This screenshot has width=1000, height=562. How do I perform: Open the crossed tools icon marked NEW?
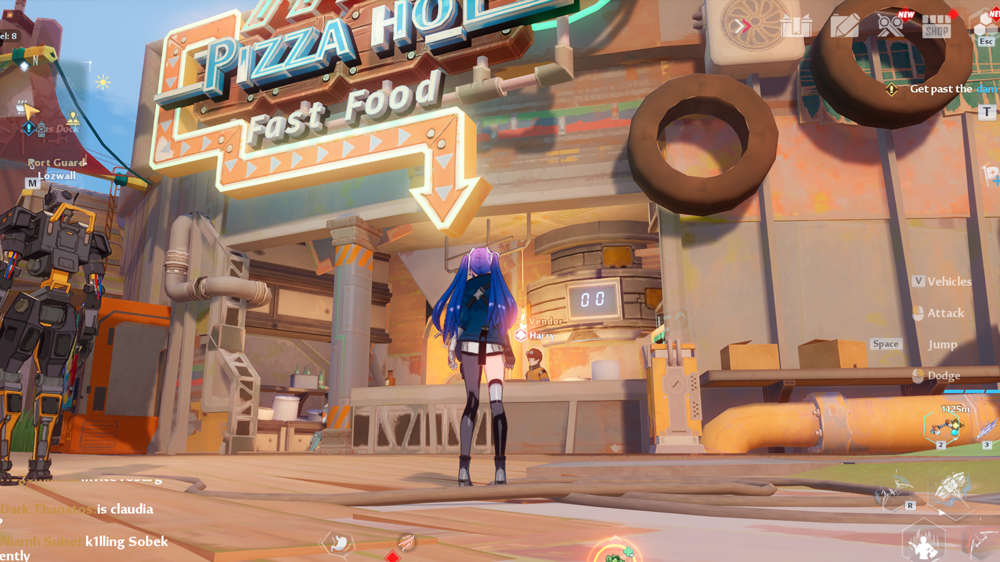890,24
